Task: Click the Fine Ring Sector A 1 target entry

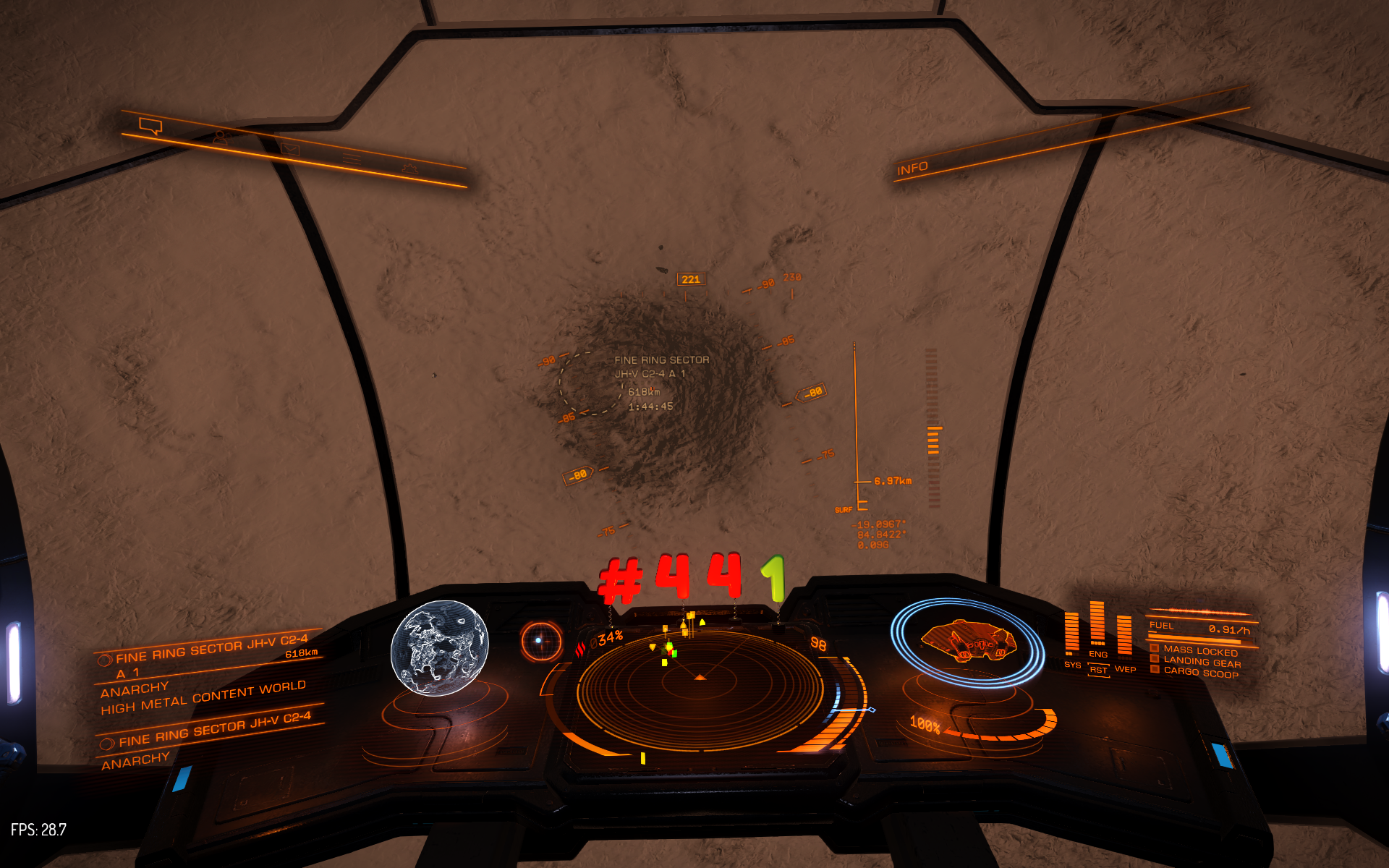Action: coord(211,655)
